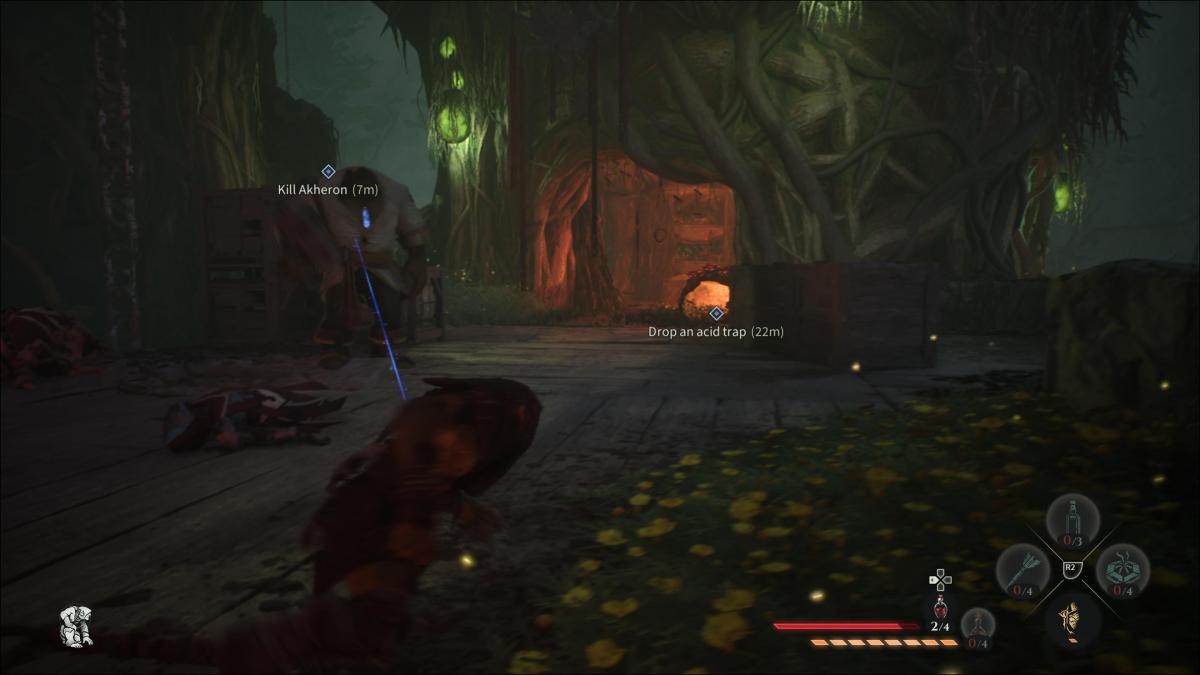Select the Drop an acid trap objective marker
The image size is (1200, 675).
coord(715,313)
